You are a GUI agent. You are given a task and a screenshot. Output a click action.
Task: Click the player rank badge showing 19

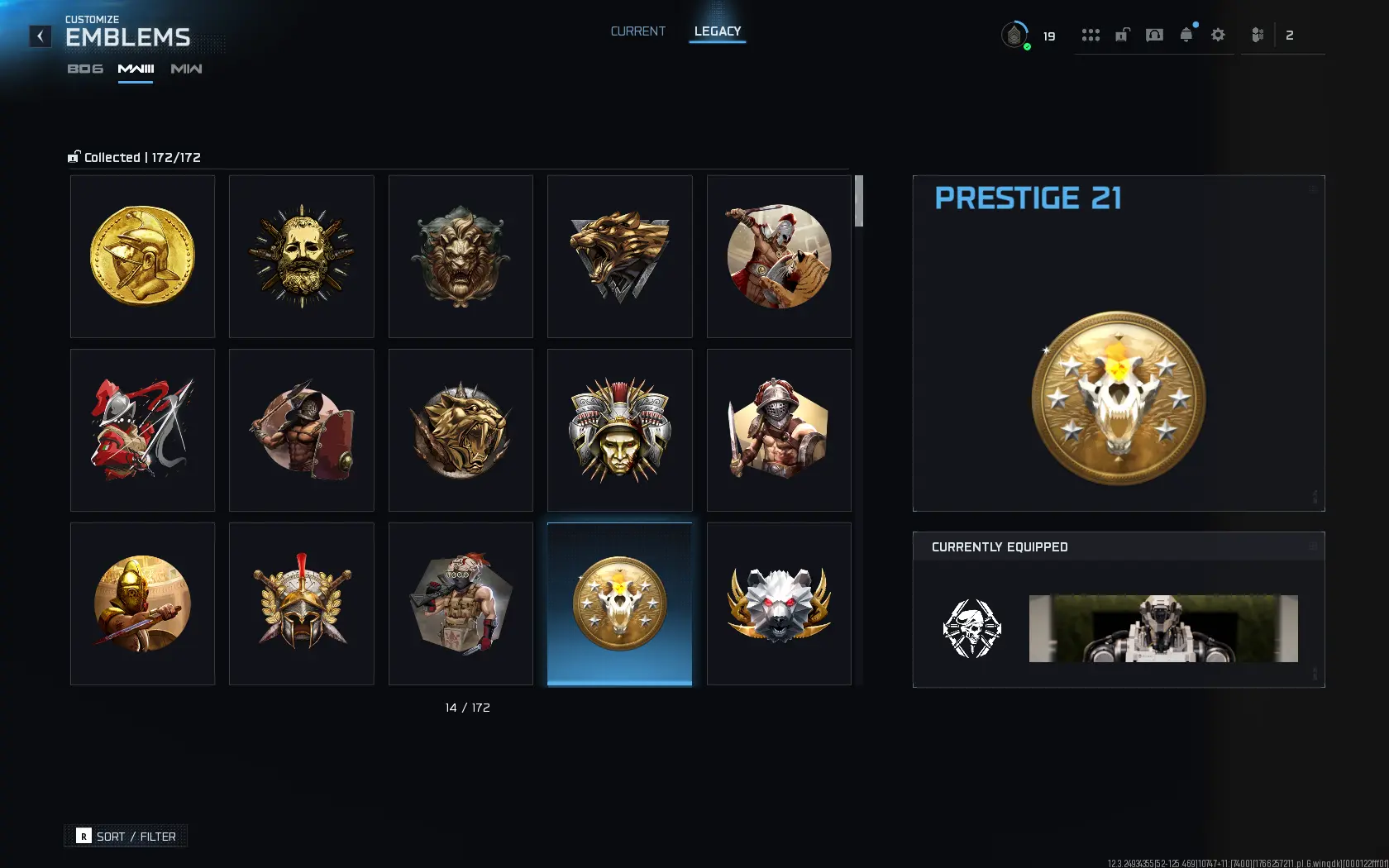[x=1014, y=35]
